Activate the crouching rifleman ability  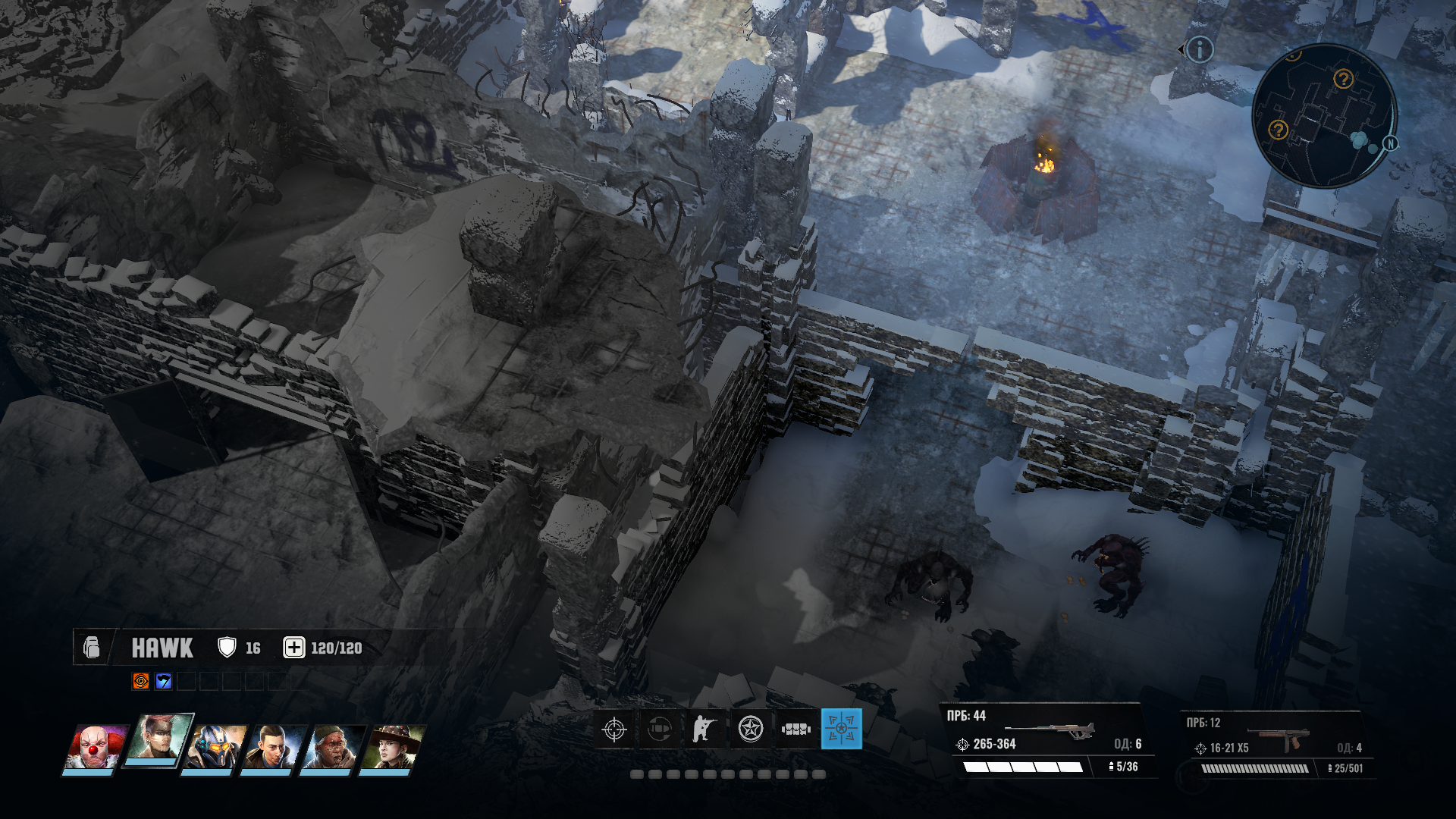[704, 730]
